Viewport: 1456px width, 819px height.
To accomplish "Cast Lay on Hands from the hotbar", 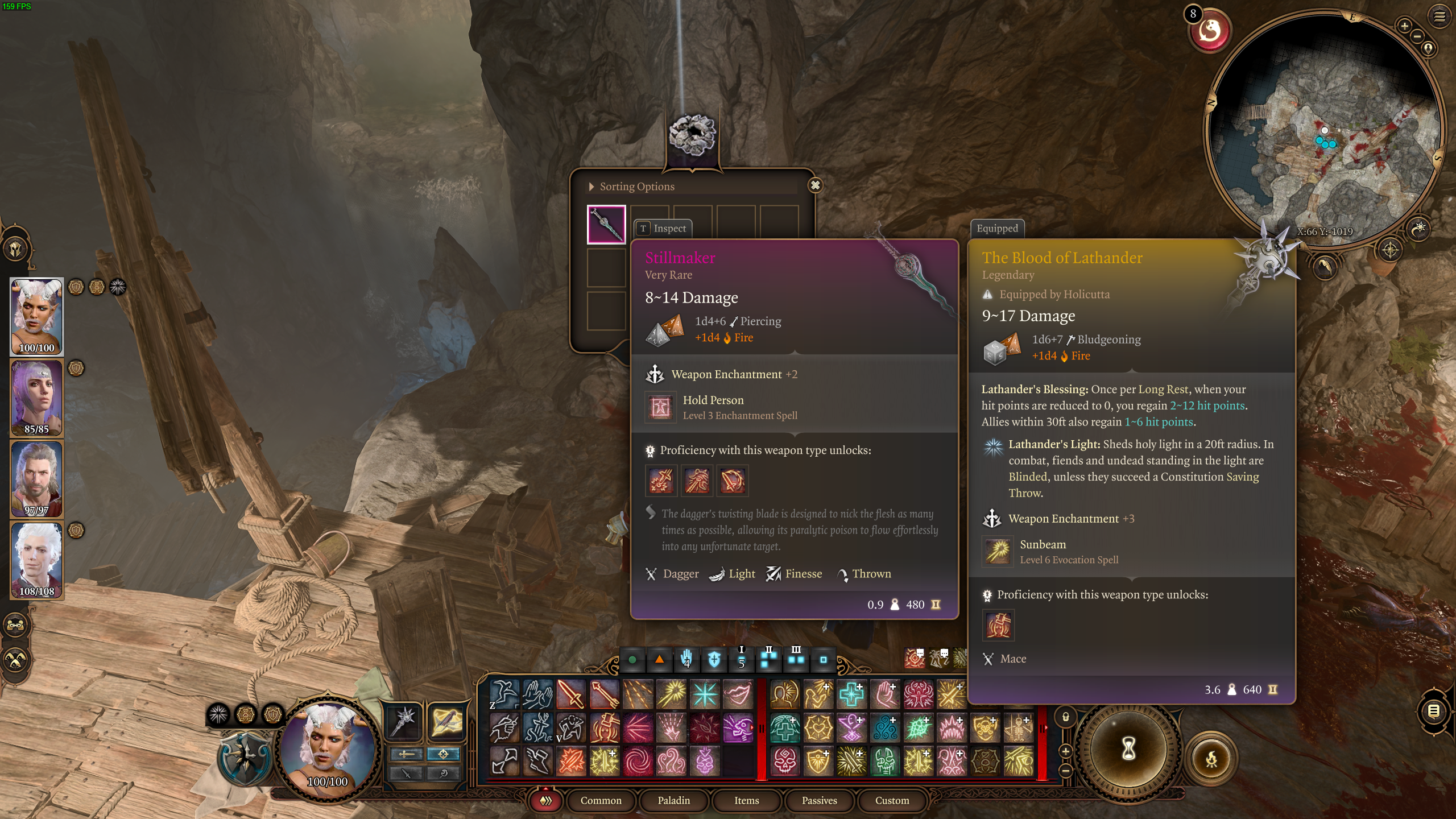I will (885, 694).
